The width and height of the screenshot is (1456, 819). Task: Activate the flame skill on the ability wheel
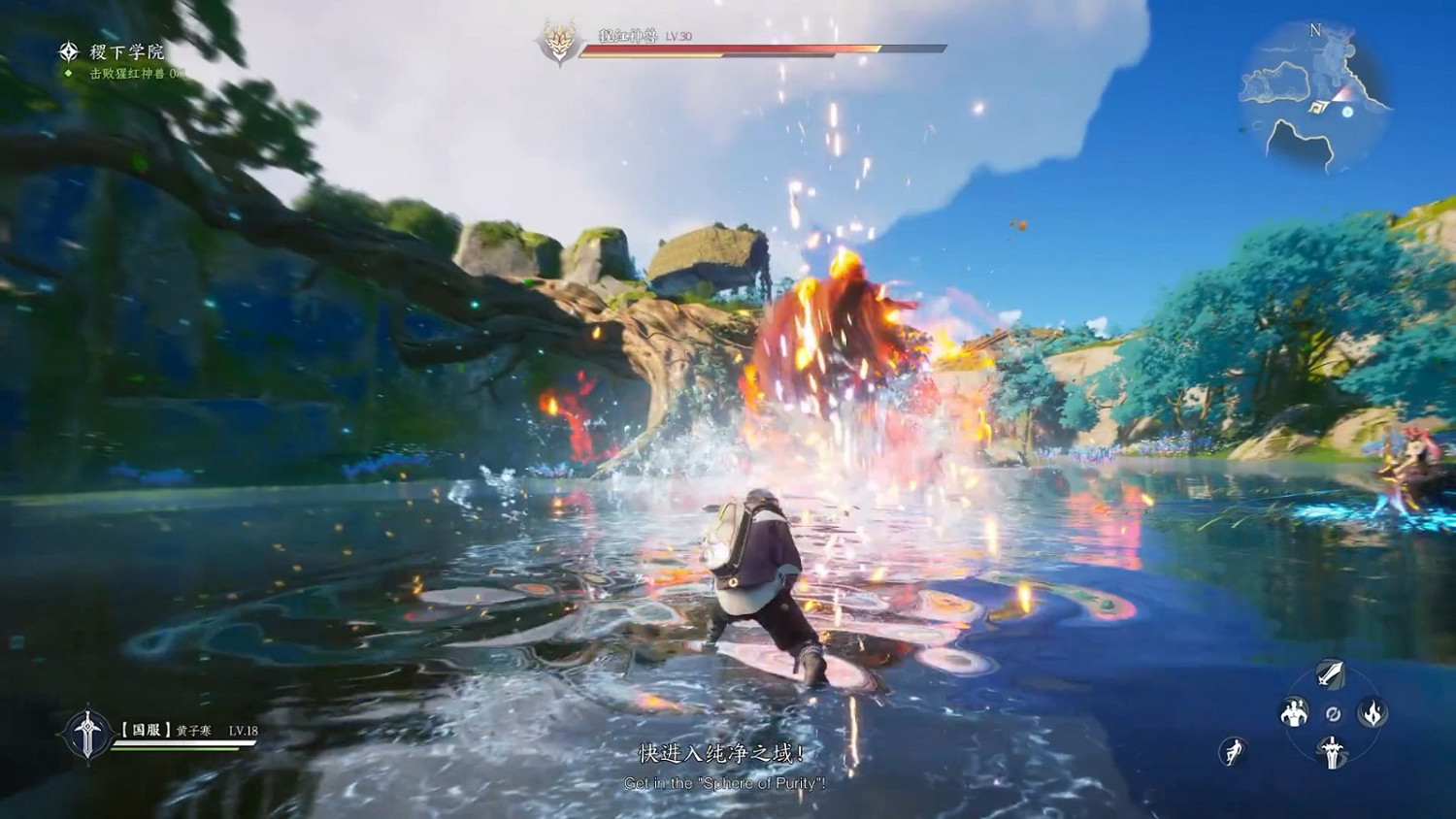1372,713
